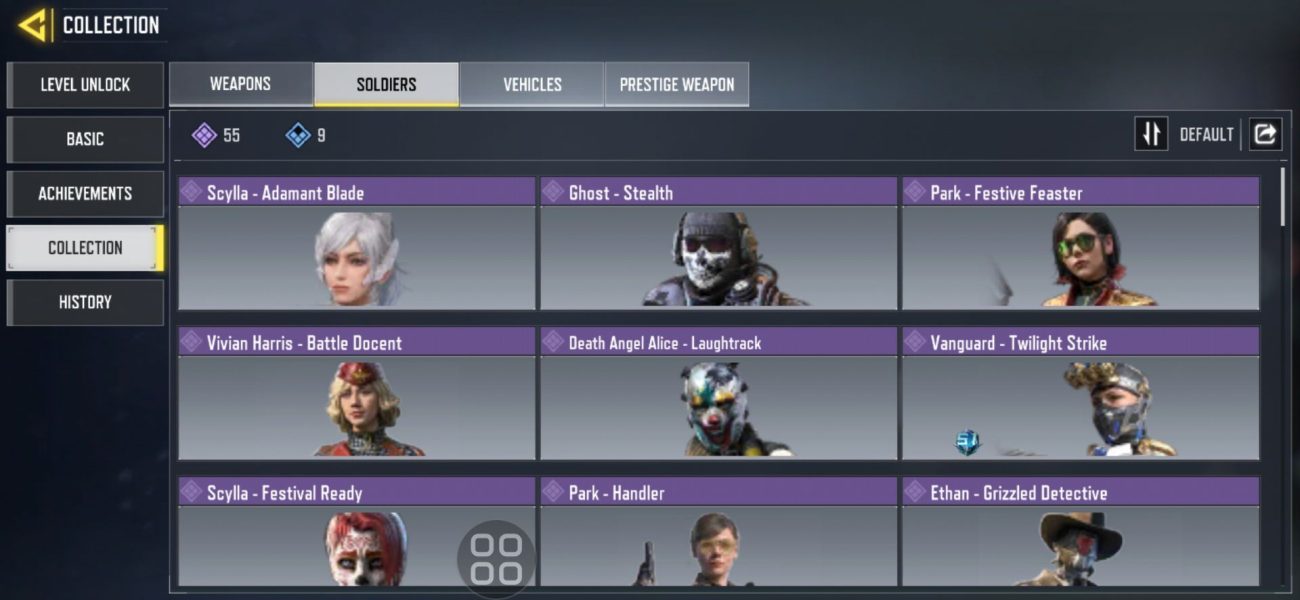Select the Park - Festive Feaster skin
This screenshot has height=600, width=1300.
[1080, 244]
